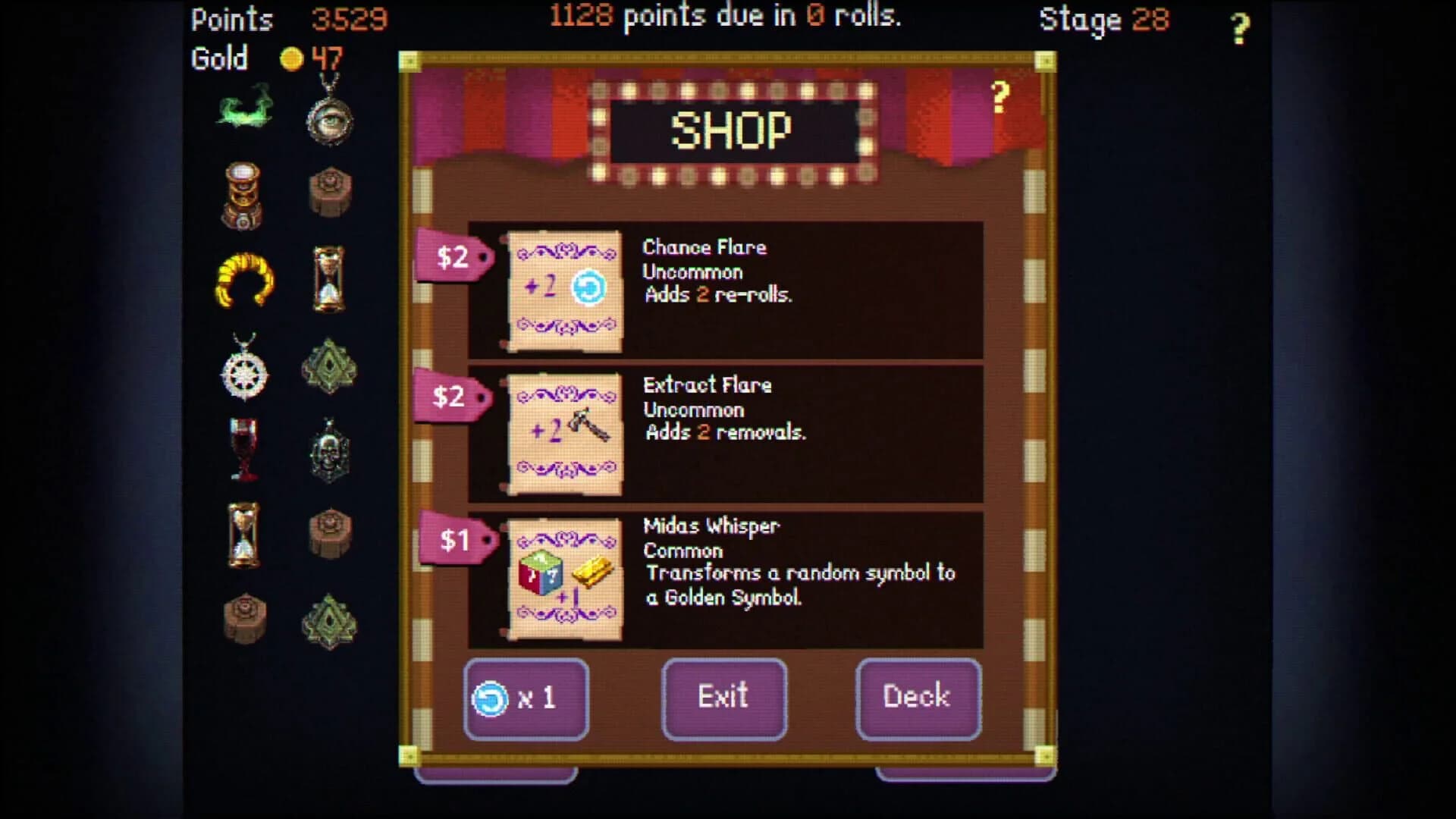
Task: Click the $1 tag on Midas Whisper
Action: (453, 540)
